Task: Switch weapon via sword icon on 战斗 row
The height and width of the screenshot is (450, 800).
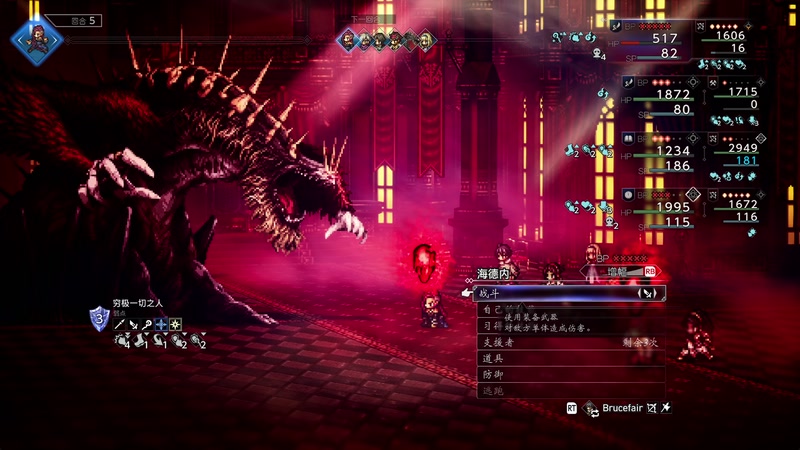Action: 647,293
